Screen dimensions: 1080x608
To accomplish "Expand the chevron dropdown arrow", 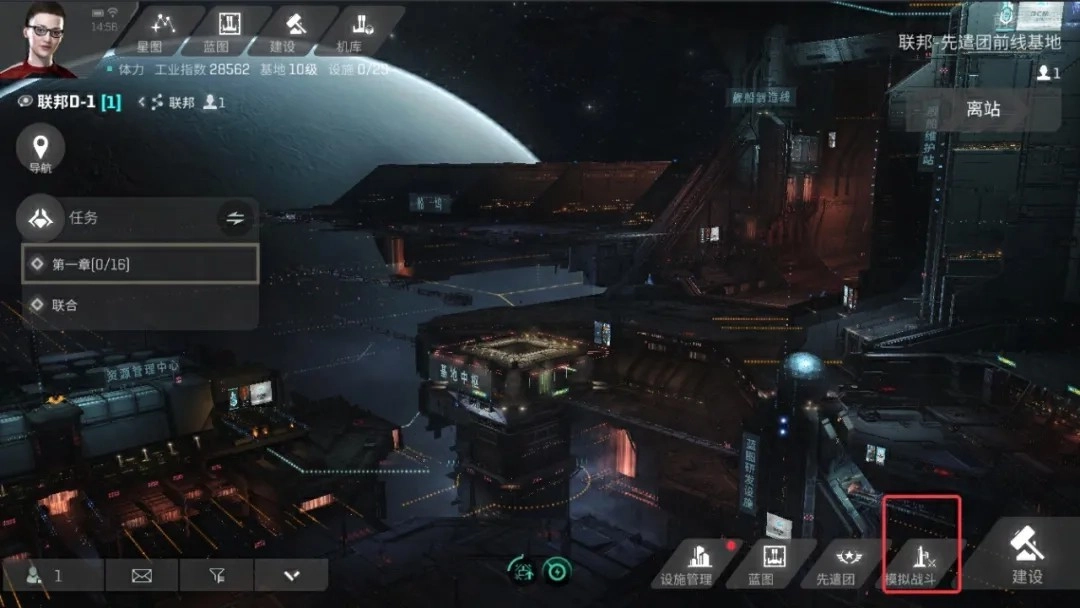I will pyautogui.click(x=291, y=575).
